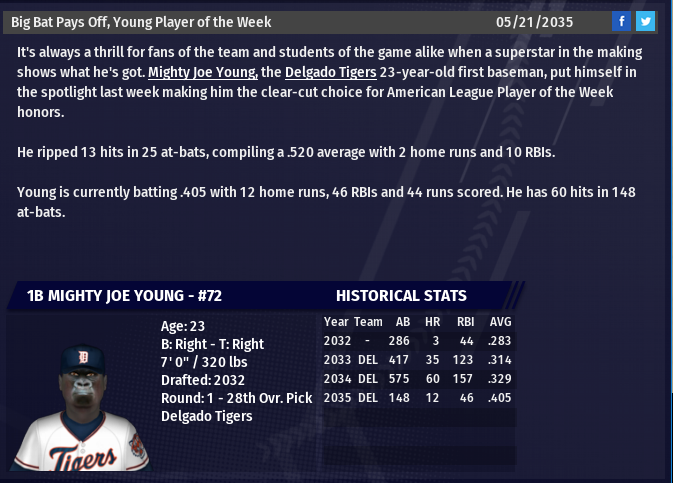Share the article on Facebook
The width and height of the screenshot is (673, 483).
pos(621,21)
